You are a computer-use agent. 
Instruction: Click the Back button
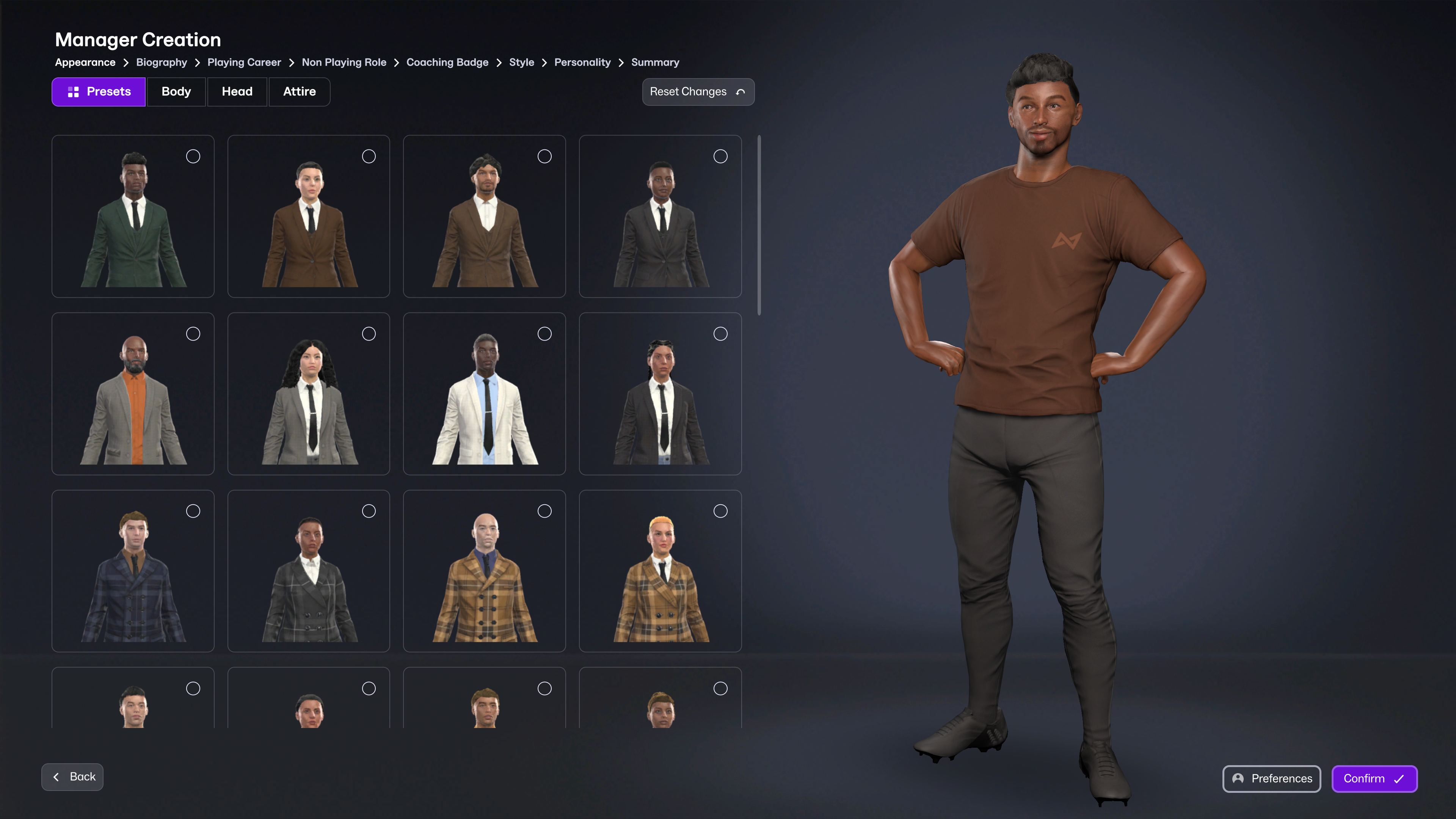tap(72, 777)
